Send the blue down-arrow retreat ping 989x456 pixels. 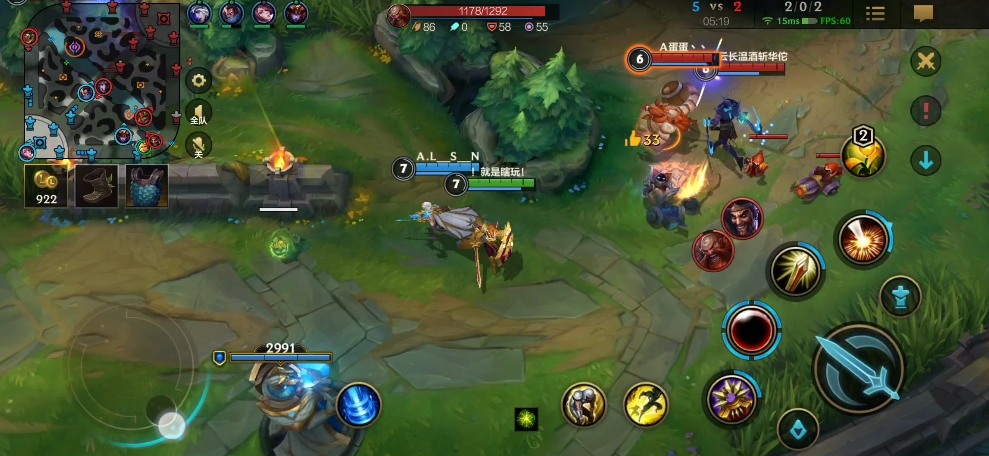pyautogui.click(x=927, y=159)
